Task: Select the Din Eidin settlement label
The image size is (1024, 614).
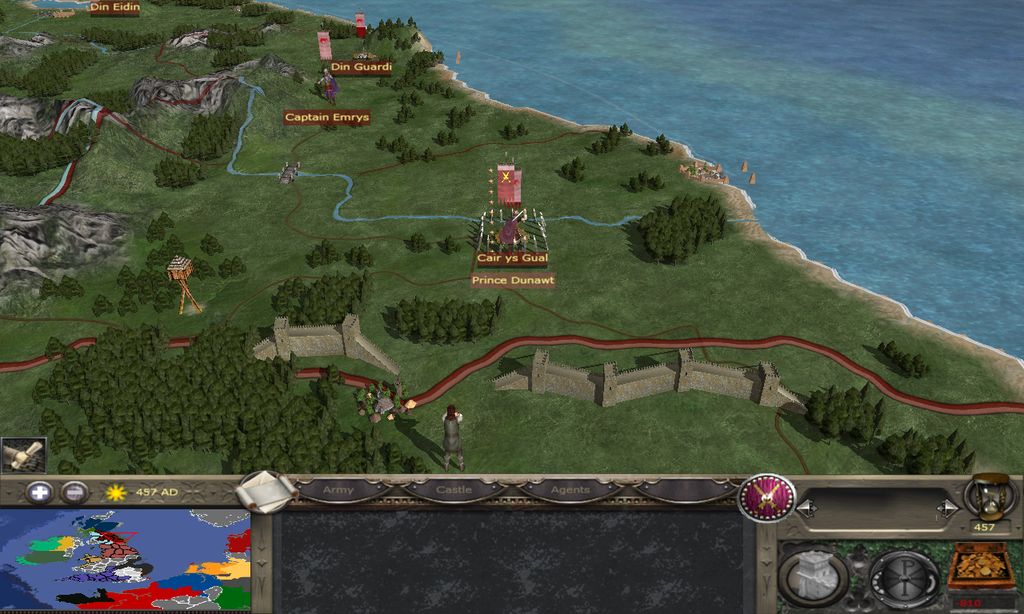Action: point(113,8)
